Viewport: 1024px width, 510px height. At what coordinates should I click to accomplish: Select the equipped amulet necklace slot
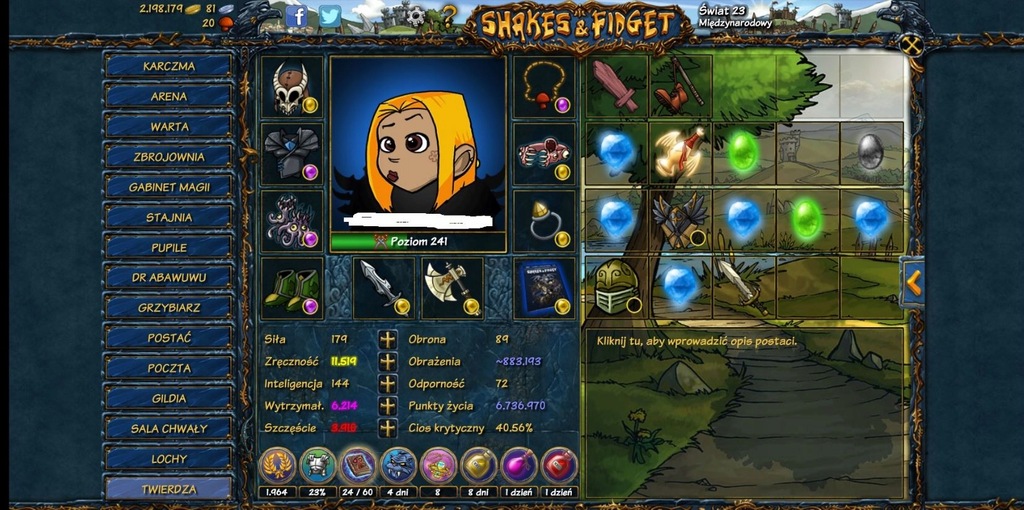[x=544, y=87]
